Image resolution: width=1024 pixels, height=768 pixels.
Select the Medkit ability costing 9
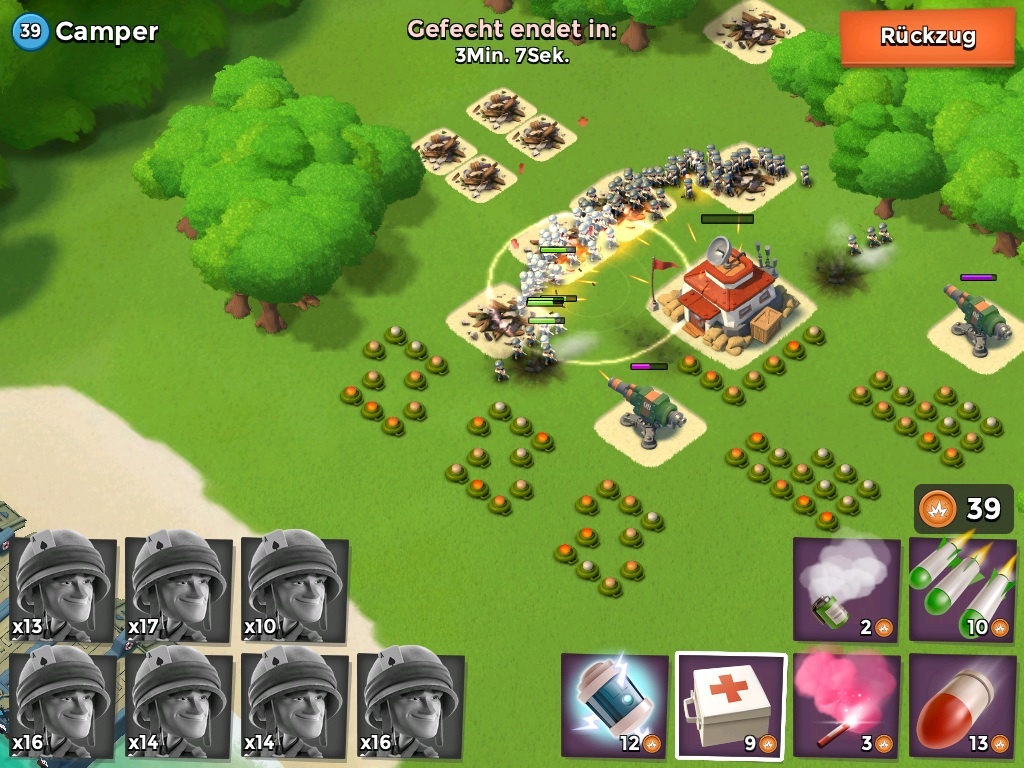730,704
